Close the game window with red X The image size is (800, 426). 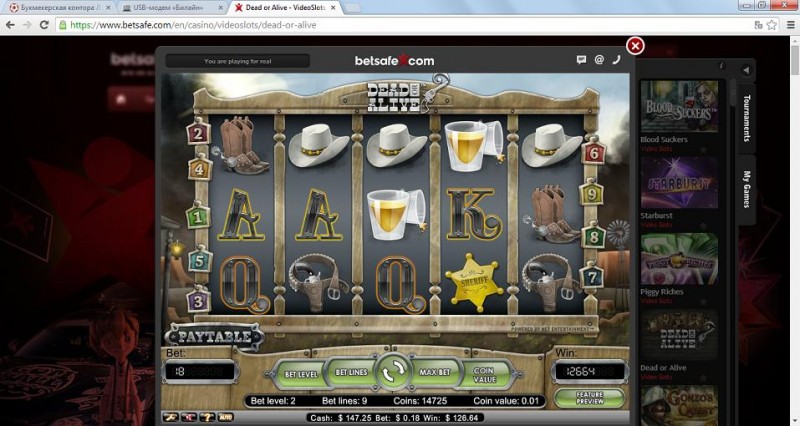pyautogui.click(x=635, y=46)
